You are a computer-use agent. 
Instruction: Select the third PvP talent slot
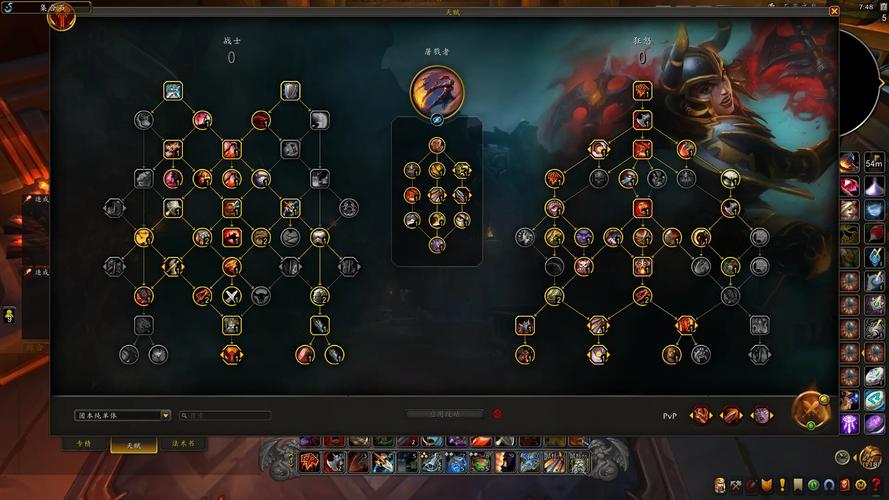tap(761, 415)
